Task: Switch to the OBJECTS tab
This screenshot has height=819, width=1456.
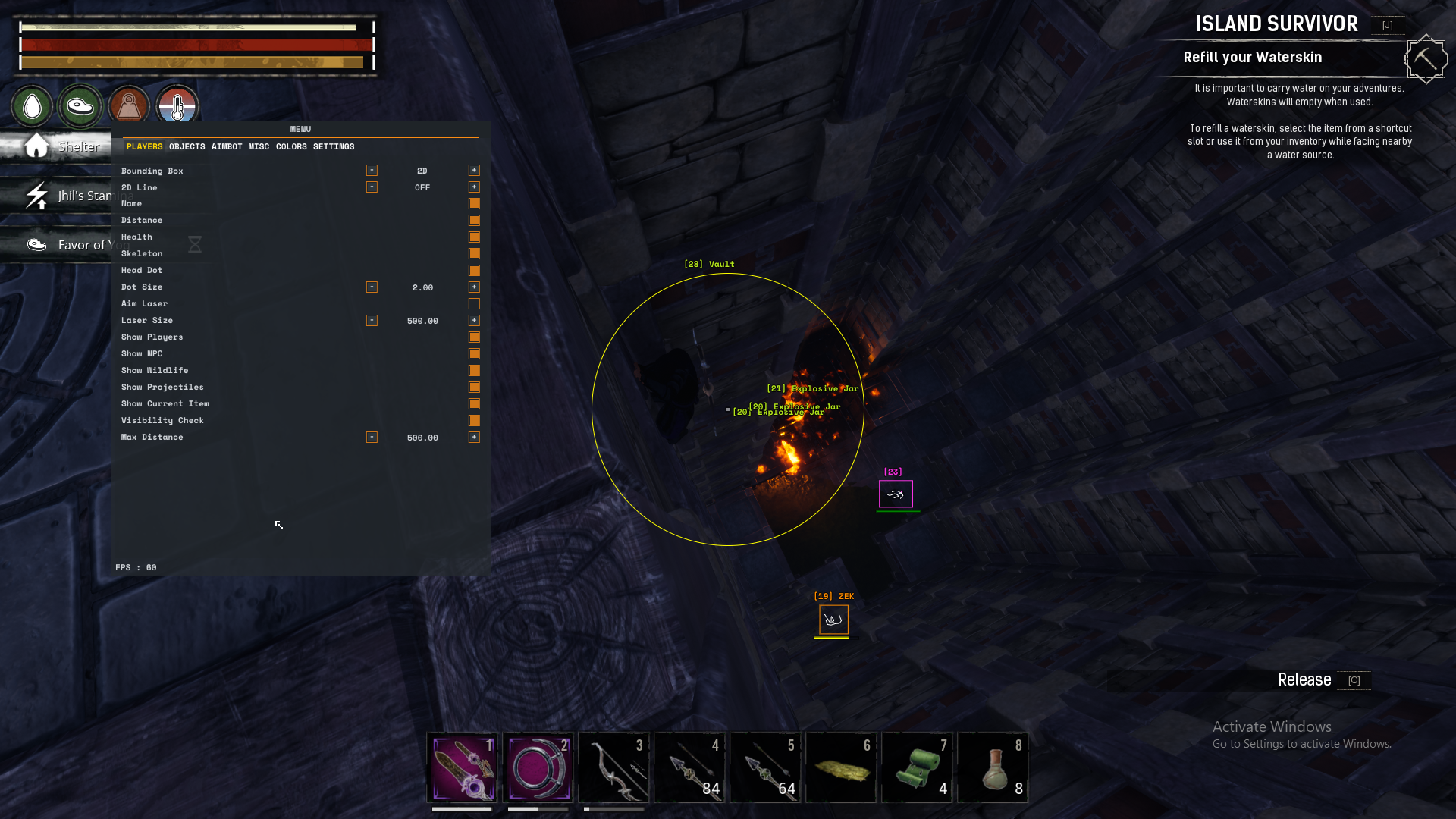Action: point(187,146)
